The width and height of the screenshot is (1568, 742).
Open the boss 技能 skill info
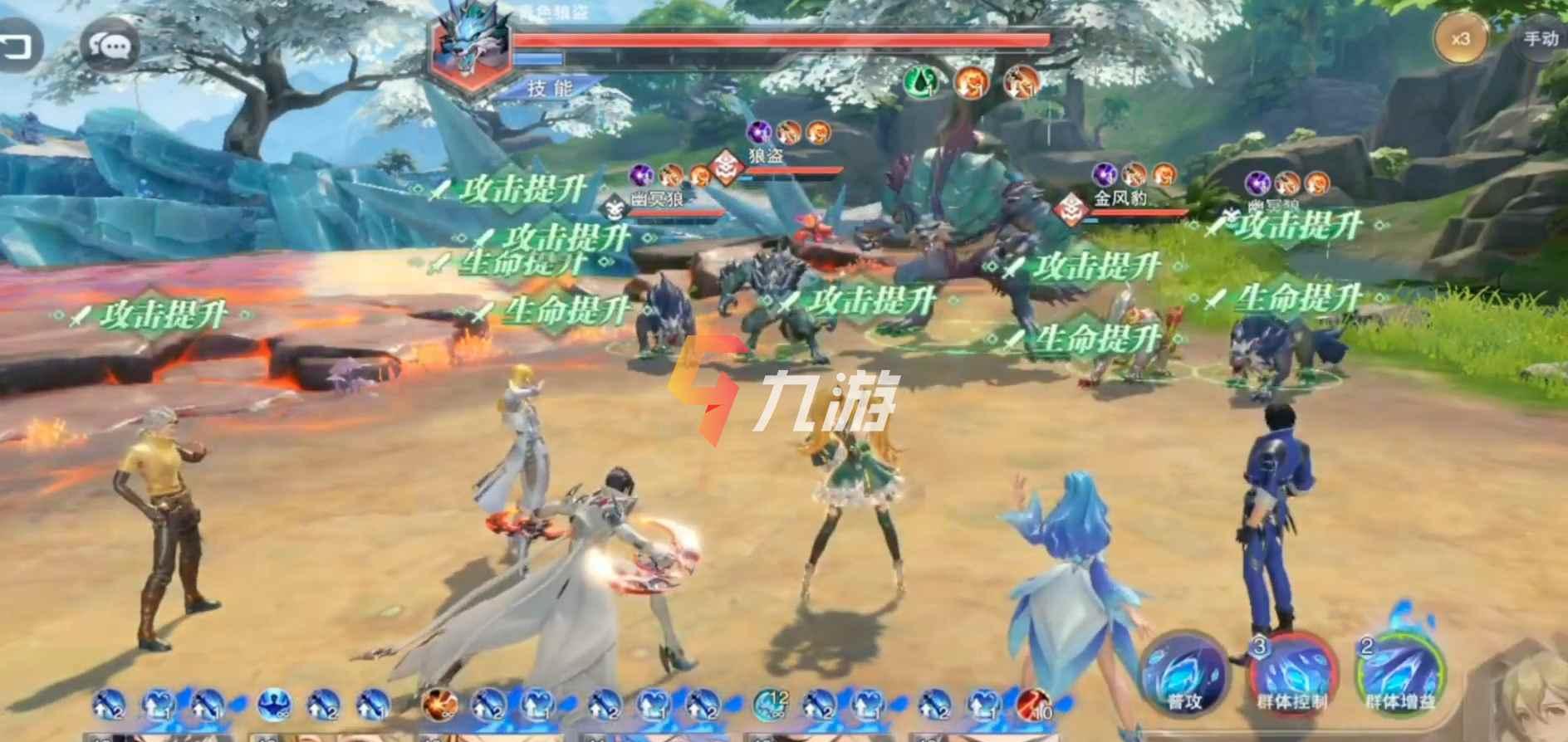pos(551,88)
